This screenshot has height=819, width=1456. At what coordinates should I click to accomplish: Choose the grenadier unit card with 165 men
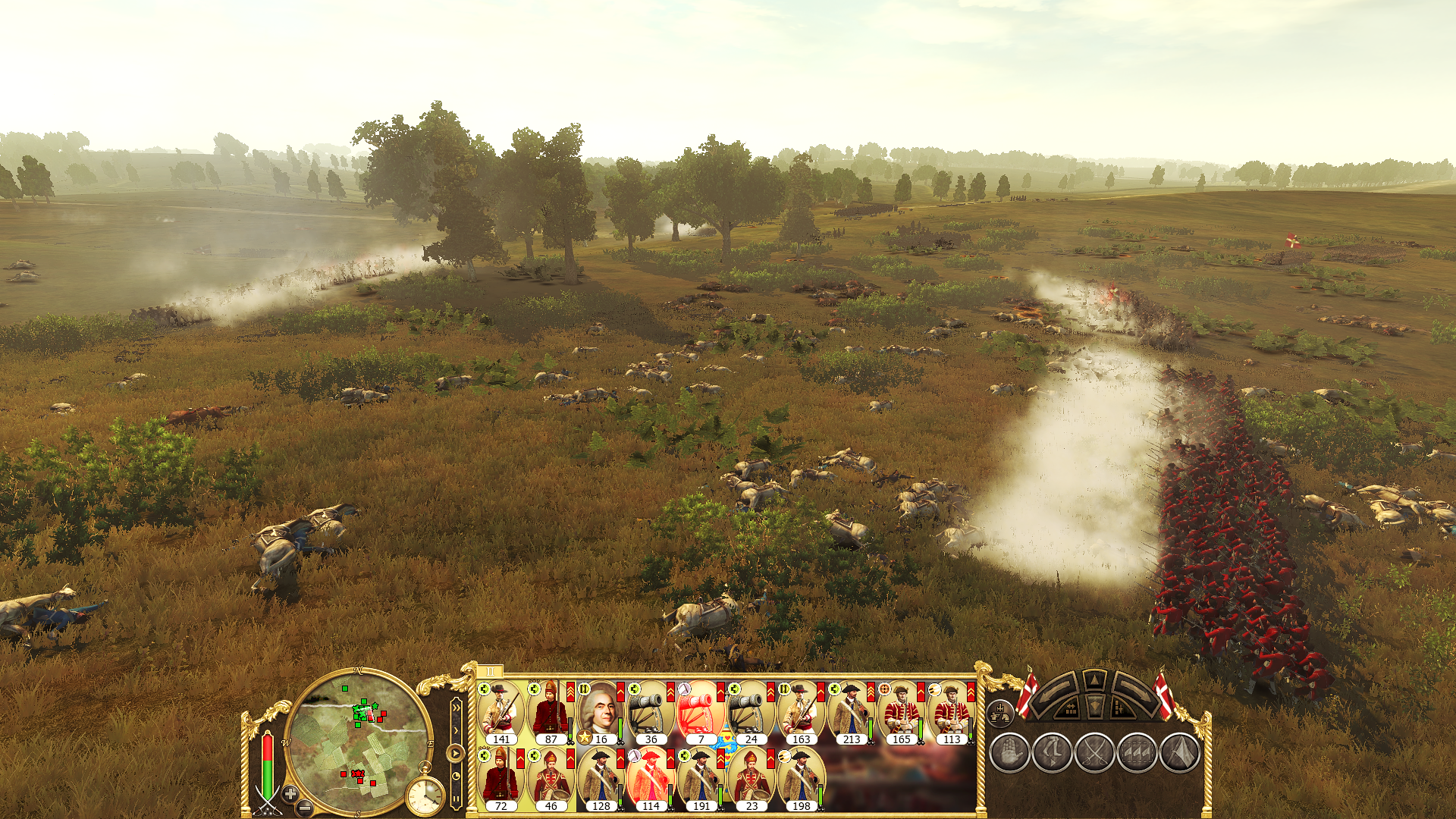[900, 713]
